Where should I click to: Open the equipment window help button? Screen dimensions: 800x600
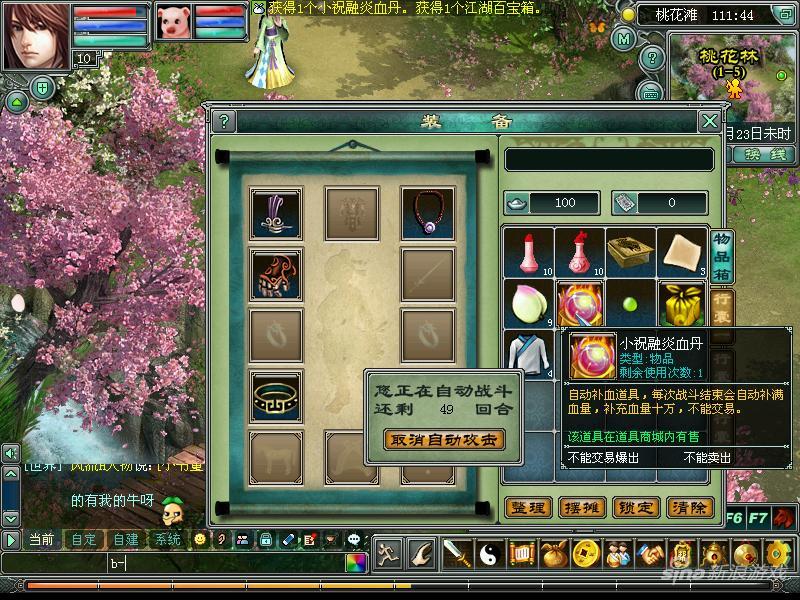point(224,122)
